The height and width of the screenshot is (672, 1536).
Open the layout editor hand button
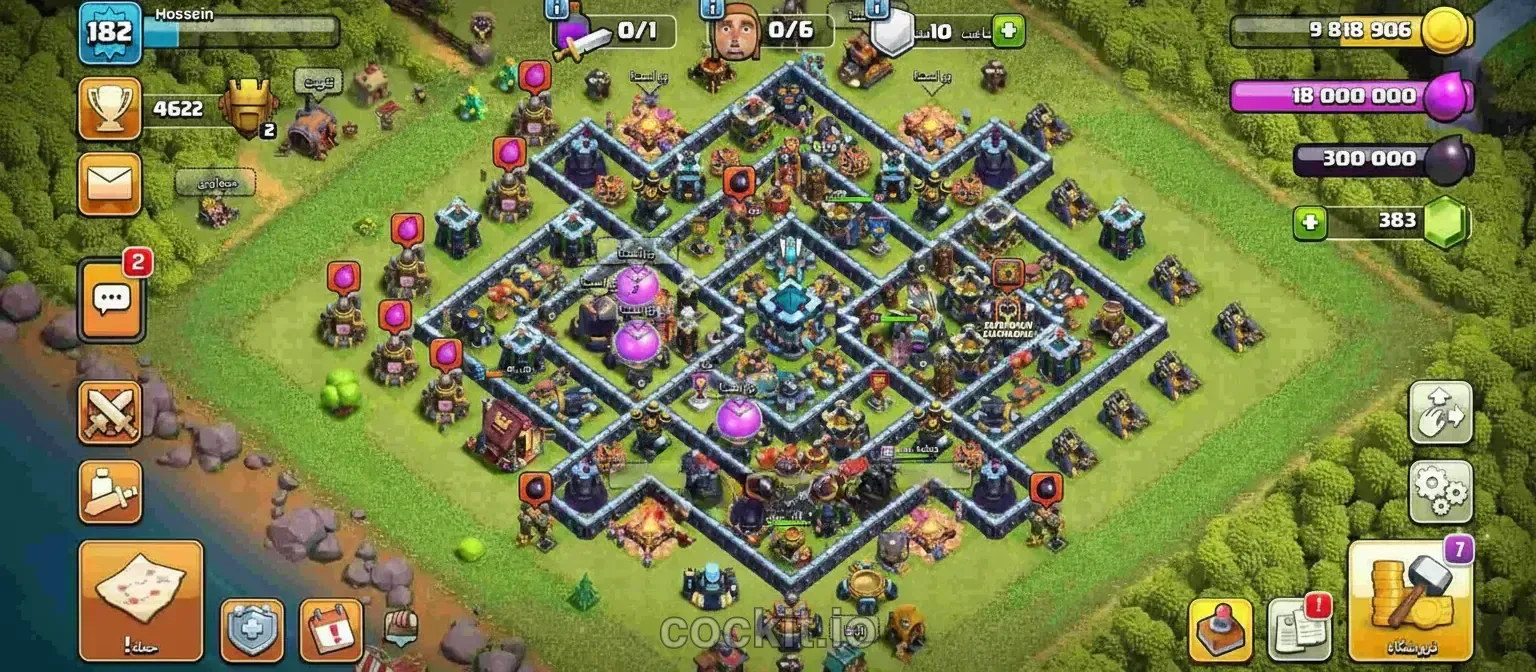click(1440, 412)
